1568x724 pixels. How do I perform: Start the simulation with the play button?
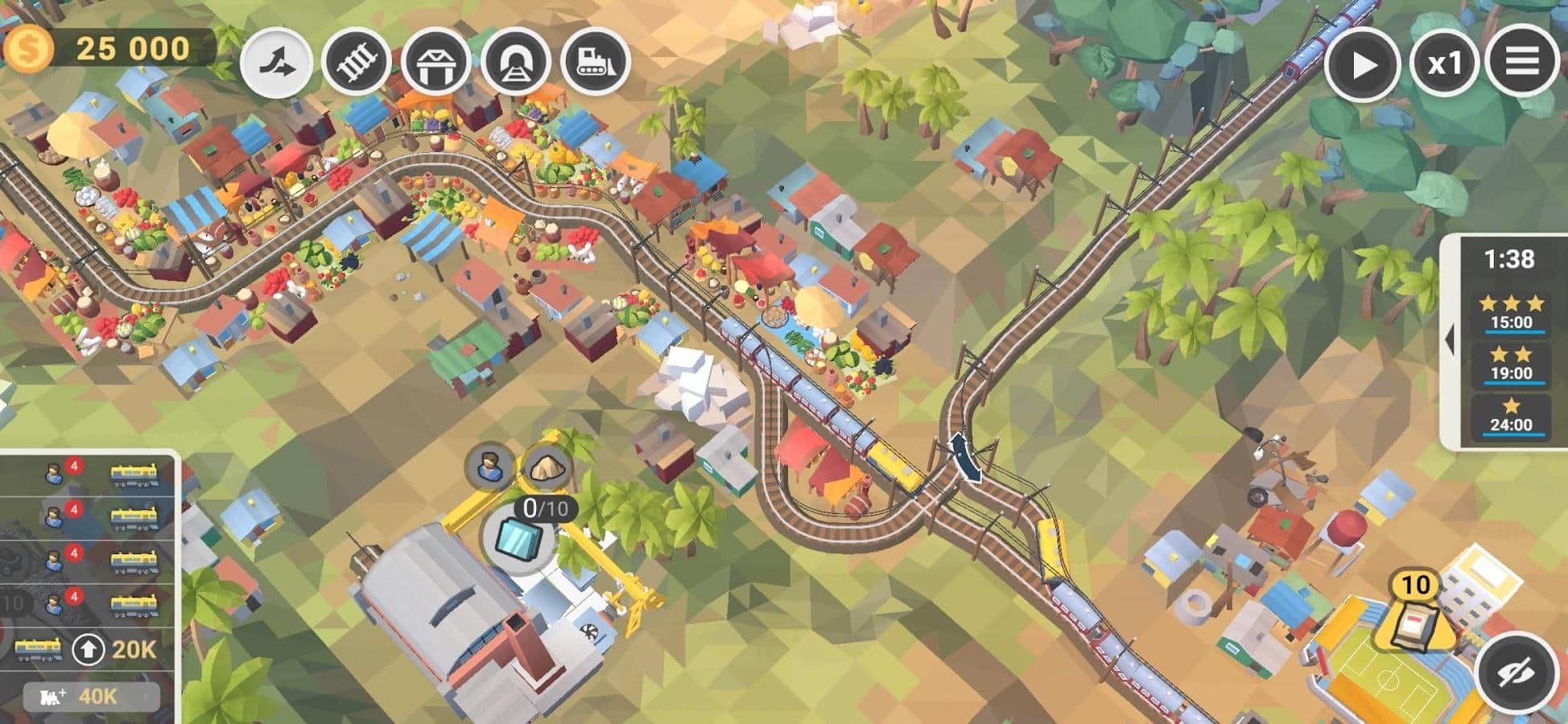(x=1360, y=64)
